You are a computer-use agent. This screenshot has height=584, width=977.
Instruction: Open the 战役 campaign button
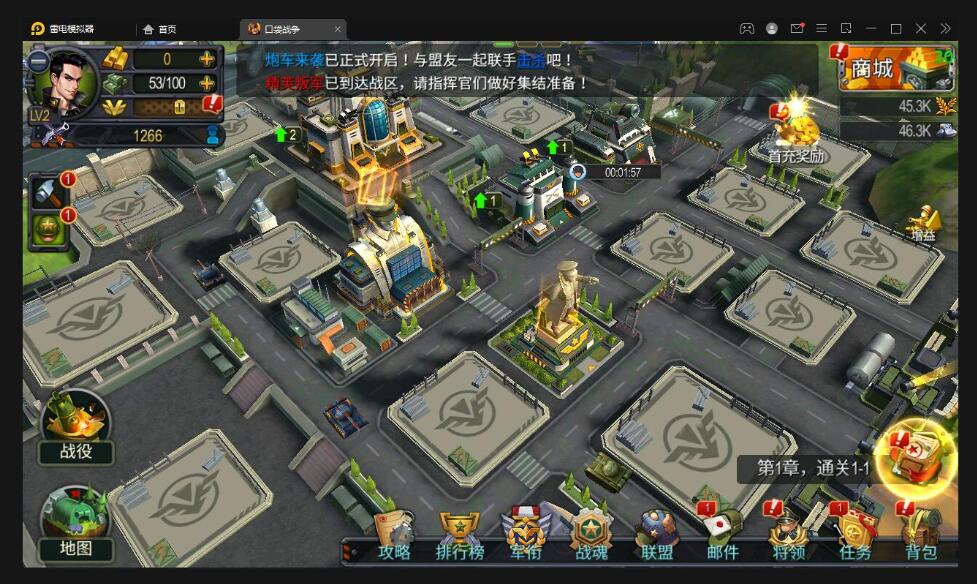[75, 426]
